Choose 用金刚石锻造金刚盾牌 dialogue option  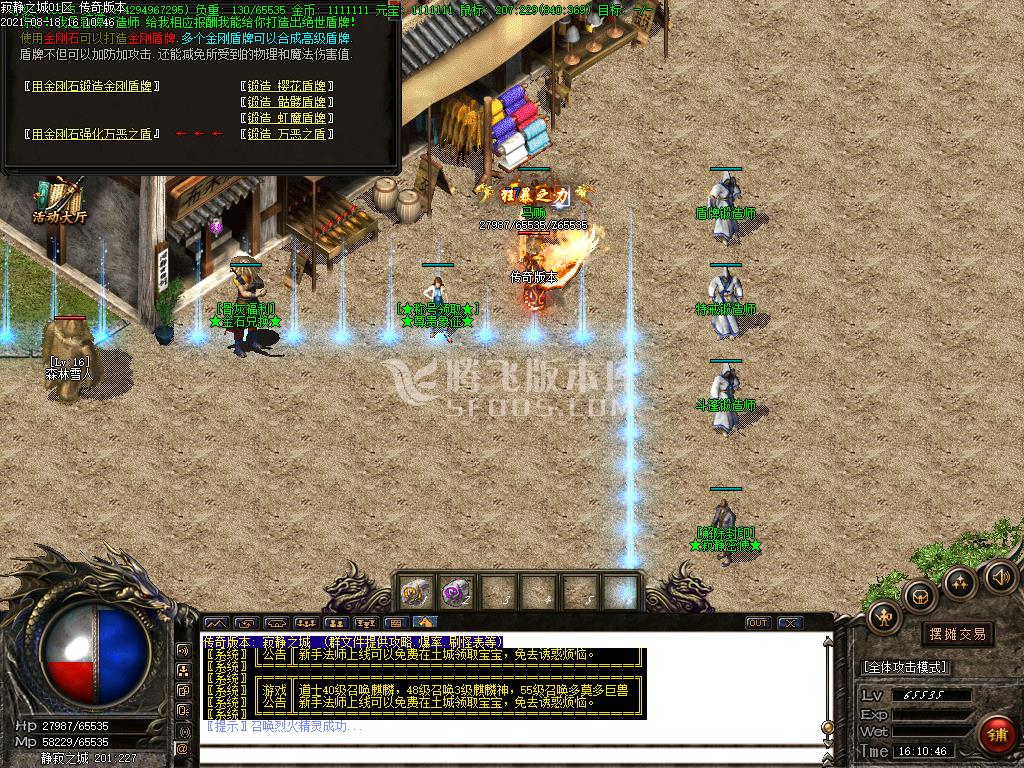(x=92, y=86)
